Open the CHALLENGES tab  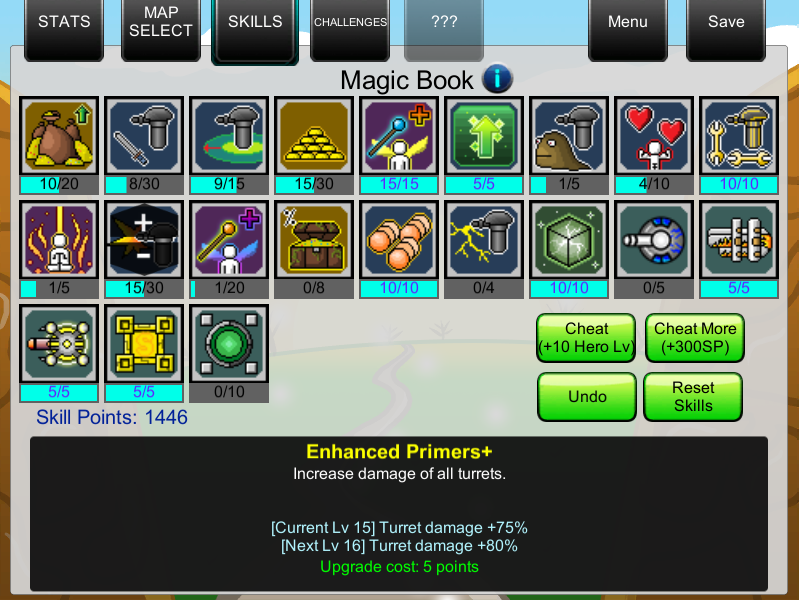coord(350,23)
